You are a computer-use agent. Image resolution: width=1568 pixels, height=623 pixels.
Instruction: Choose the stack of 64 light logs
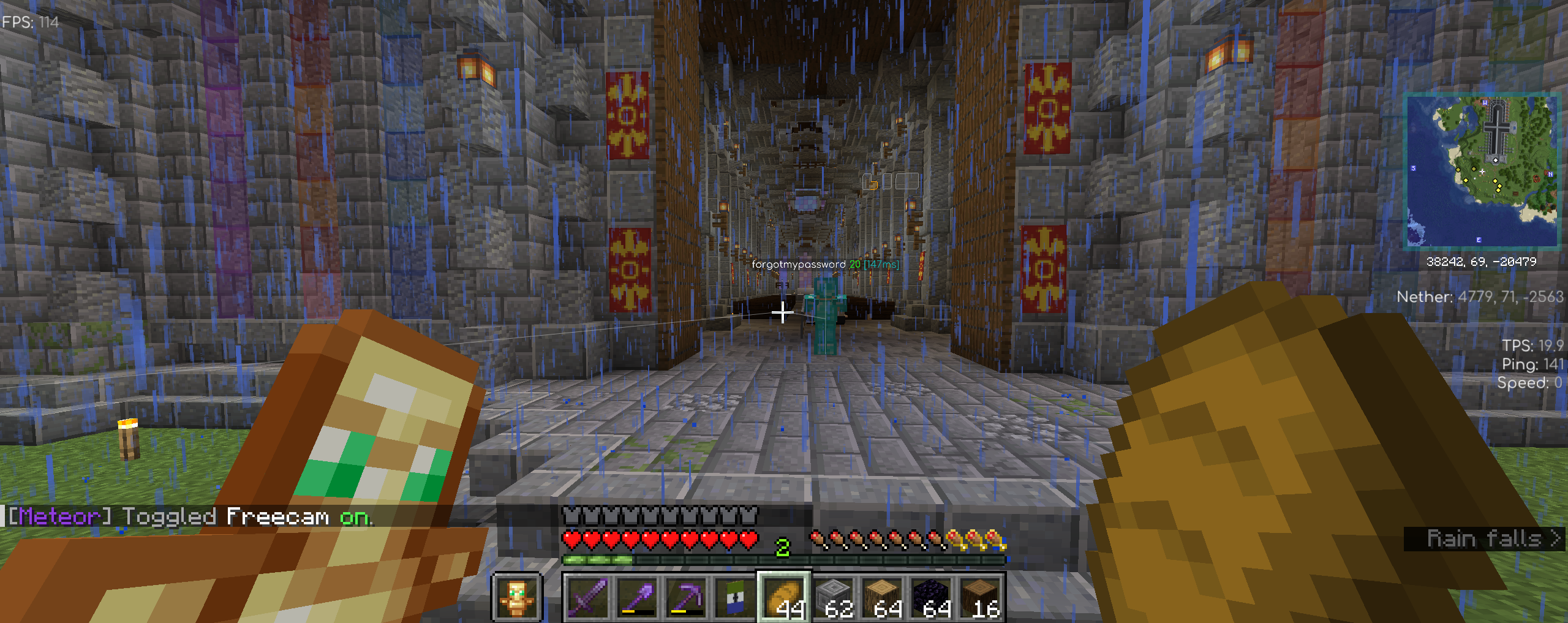click(x=883, y=597)
